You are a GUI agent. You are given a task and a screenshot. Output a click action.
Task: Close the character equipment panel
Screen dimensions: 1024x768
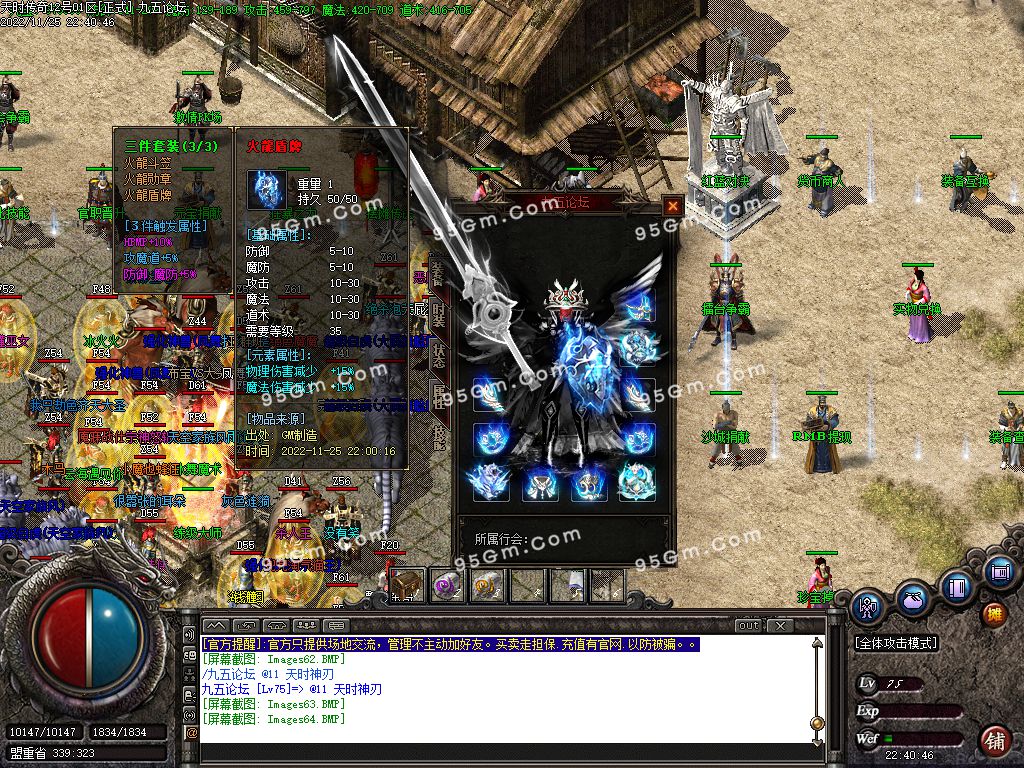[673, 206]
